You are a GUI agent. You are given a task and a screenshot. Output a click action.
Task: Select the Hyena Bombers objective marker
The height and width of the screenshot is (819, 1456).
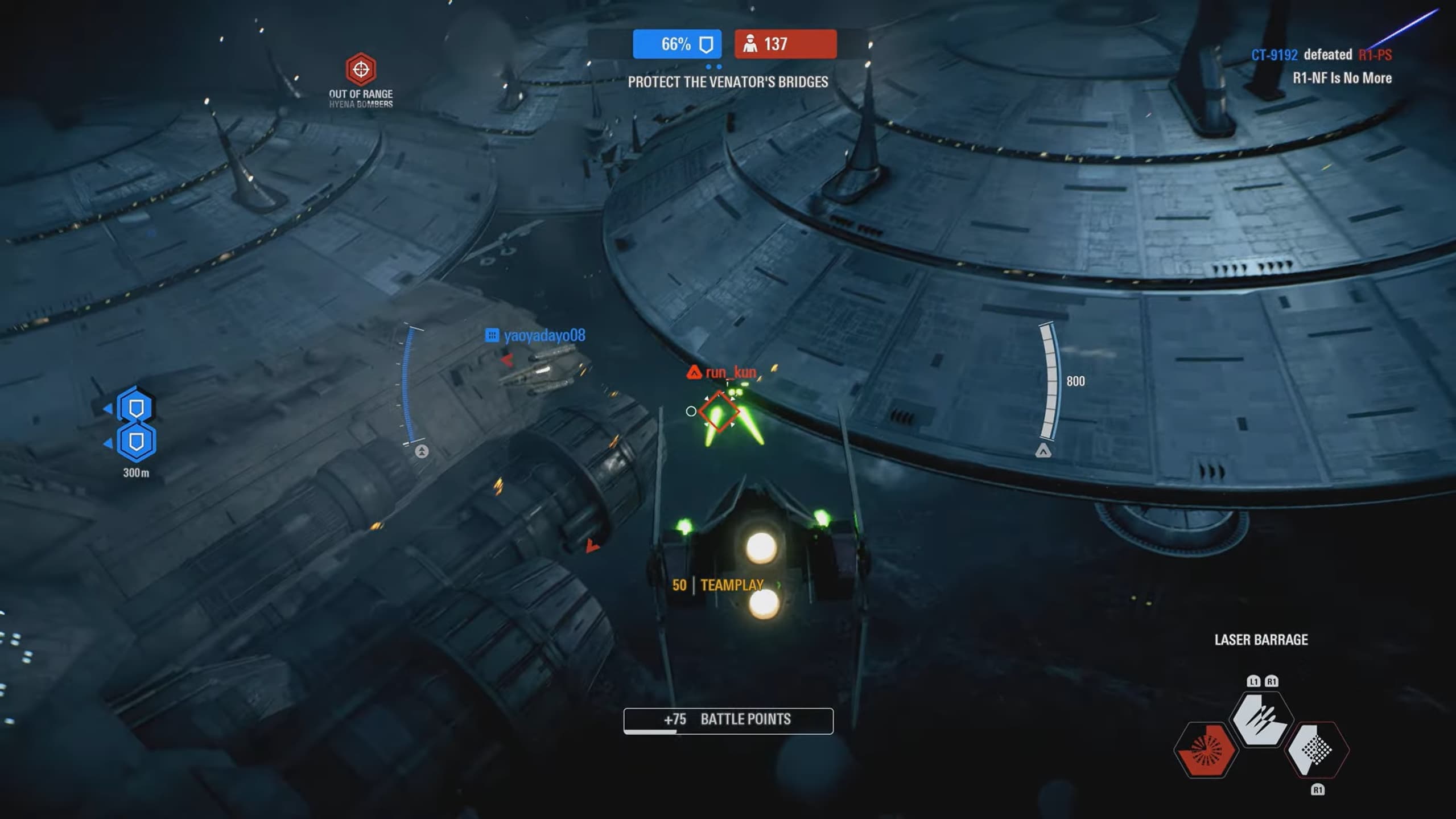click(361, 69)
